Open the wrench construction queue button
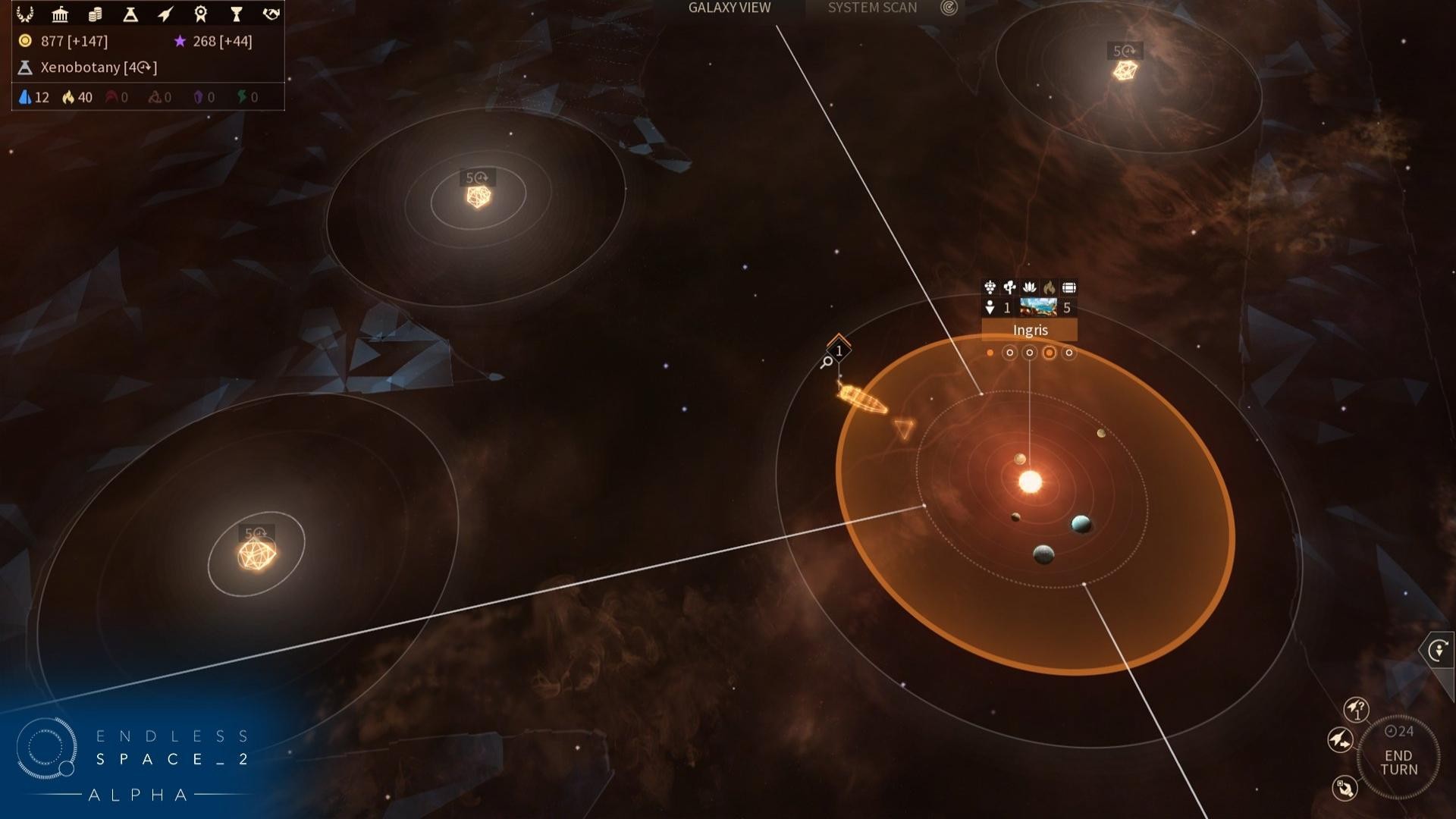 tap(1345, 788)
